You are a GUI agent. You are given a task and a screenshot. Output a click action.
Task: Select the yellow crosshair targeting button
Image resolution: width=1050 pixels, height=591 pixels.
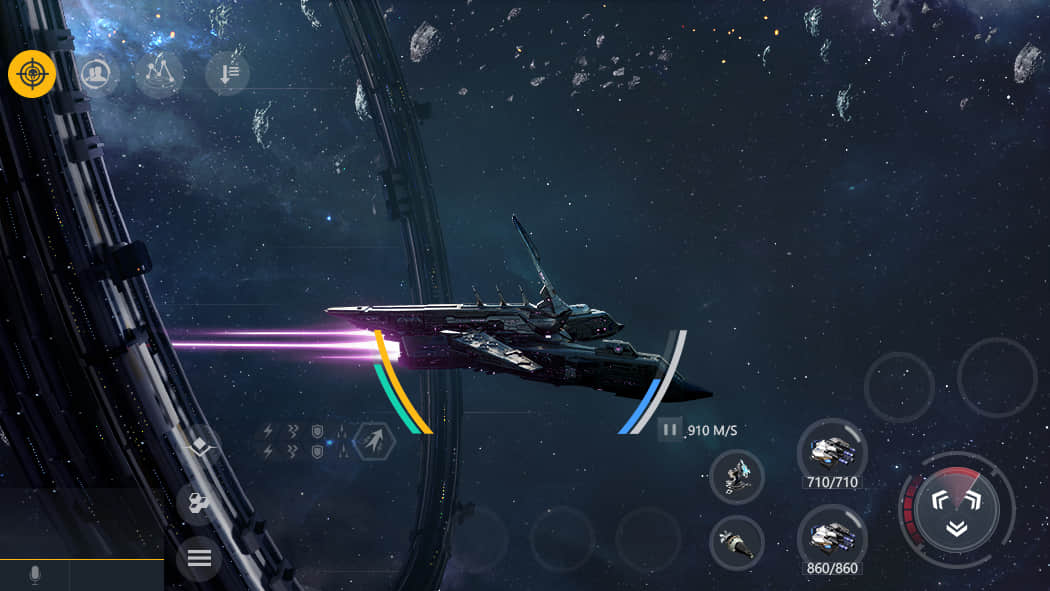point(32,73)
